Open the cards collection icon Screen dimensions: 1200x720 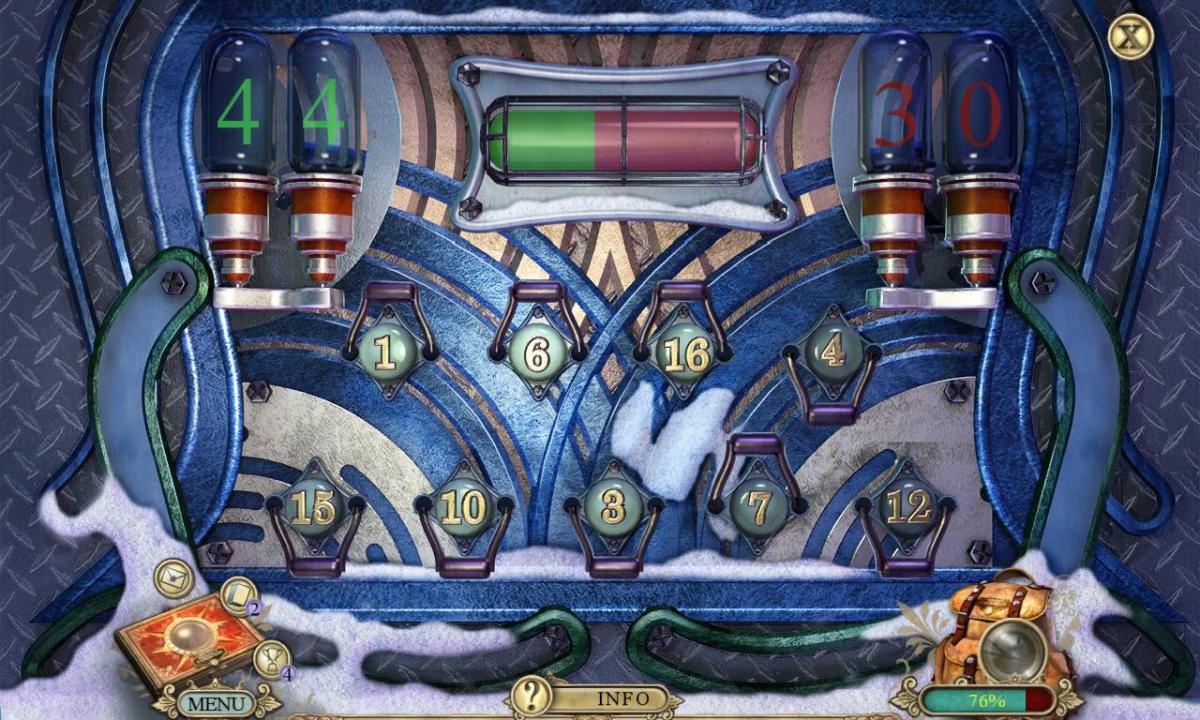tap(238, 597)
